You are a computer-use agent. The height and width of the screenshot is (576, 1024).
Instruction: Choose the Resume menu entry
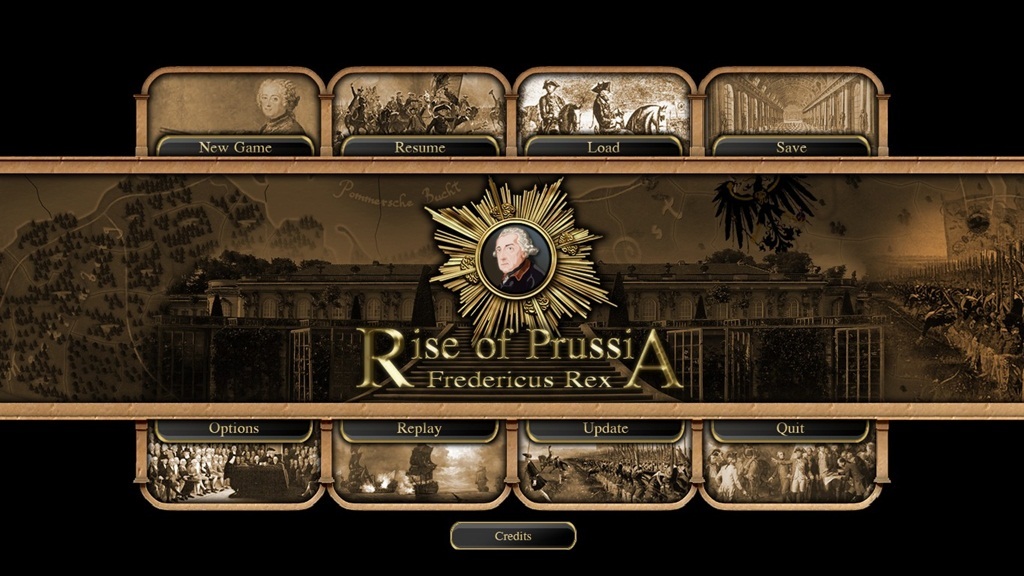point(420,147)
